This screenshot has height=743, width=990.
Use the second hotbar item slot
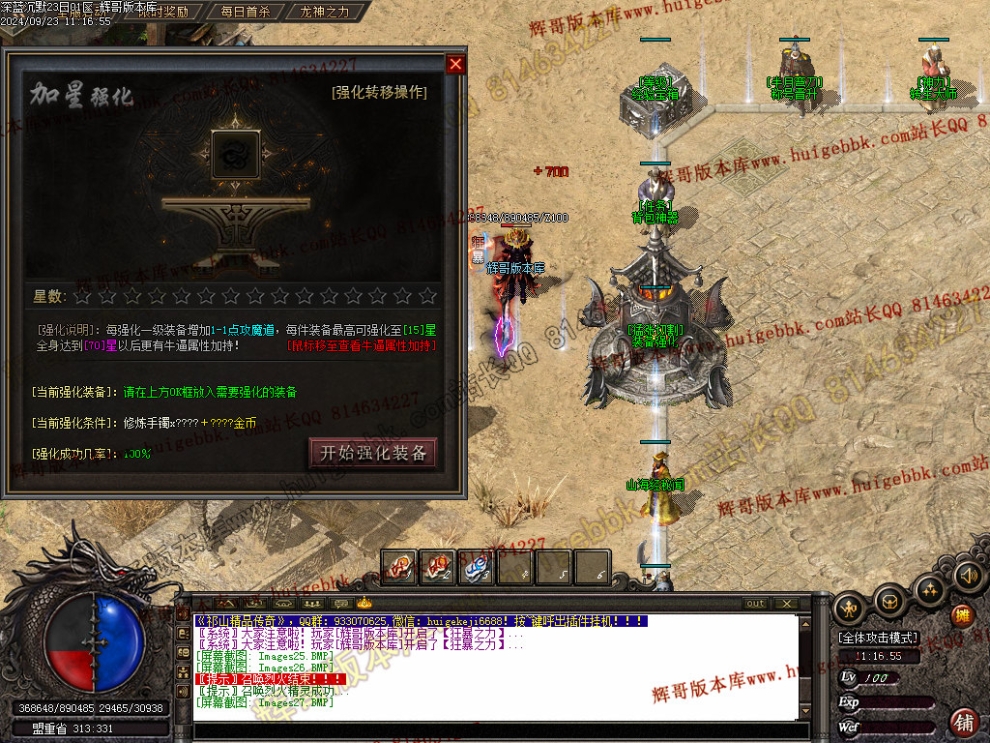coord(437,567)
